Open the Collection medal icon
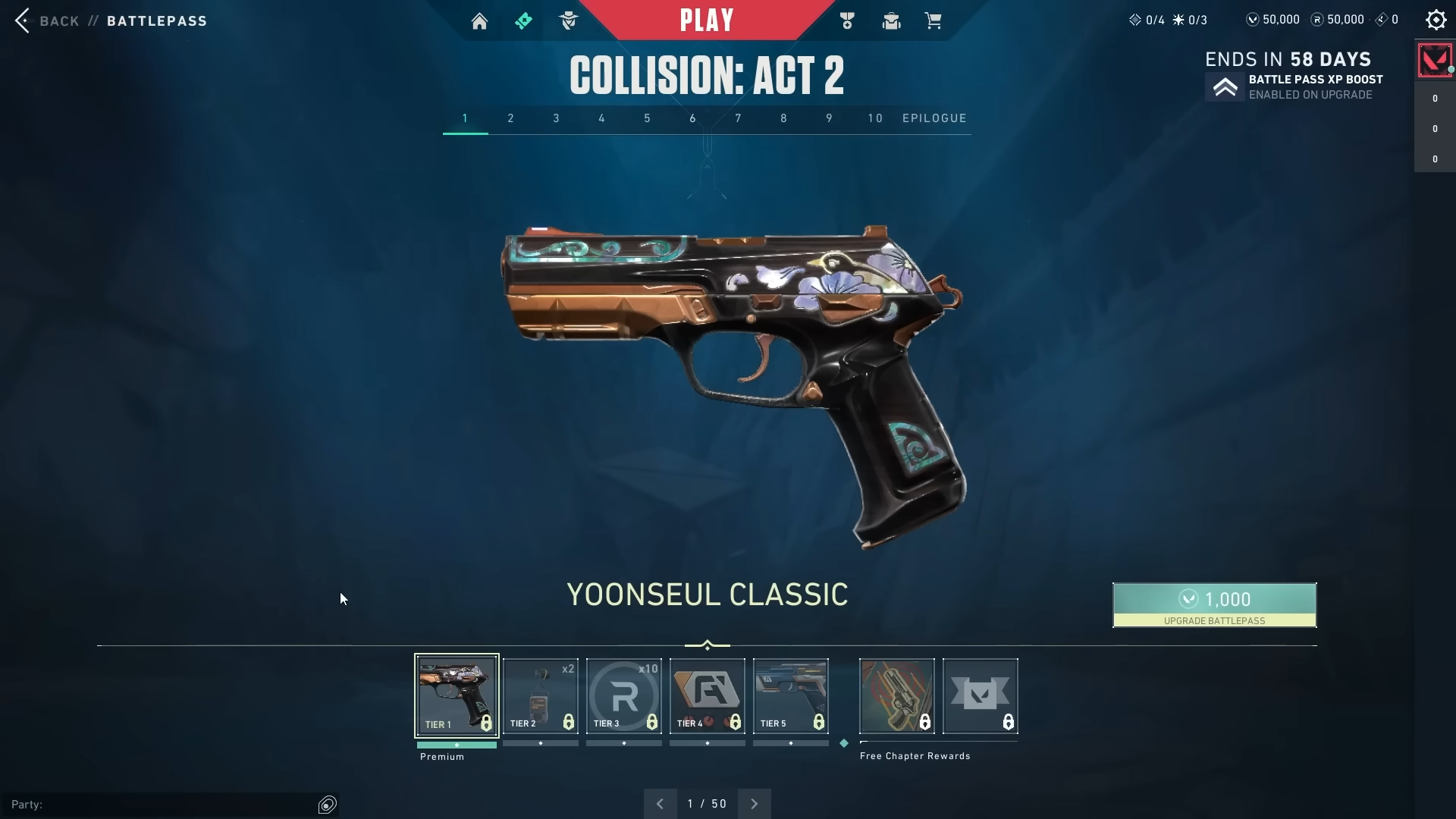This screenshot has height=819, width=1456. point(847,20)
